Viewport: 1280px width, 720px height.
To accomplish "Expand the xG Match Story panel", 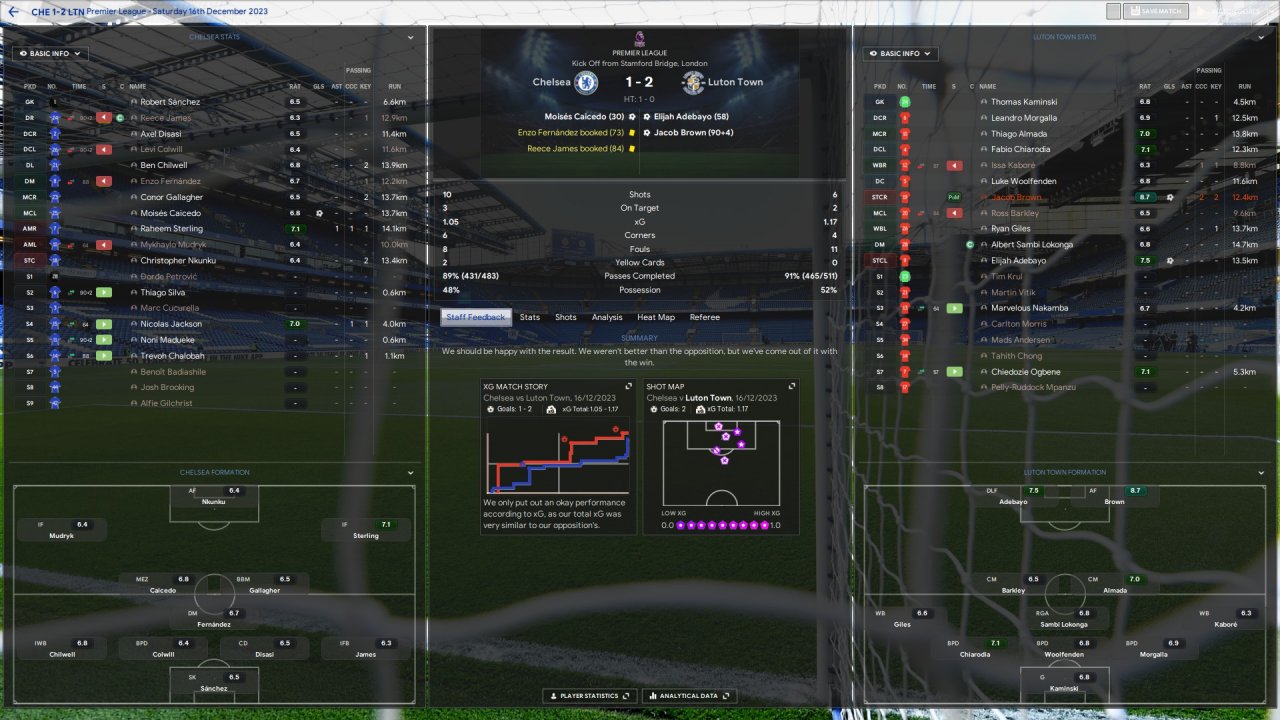I will [x=628, y=386].
